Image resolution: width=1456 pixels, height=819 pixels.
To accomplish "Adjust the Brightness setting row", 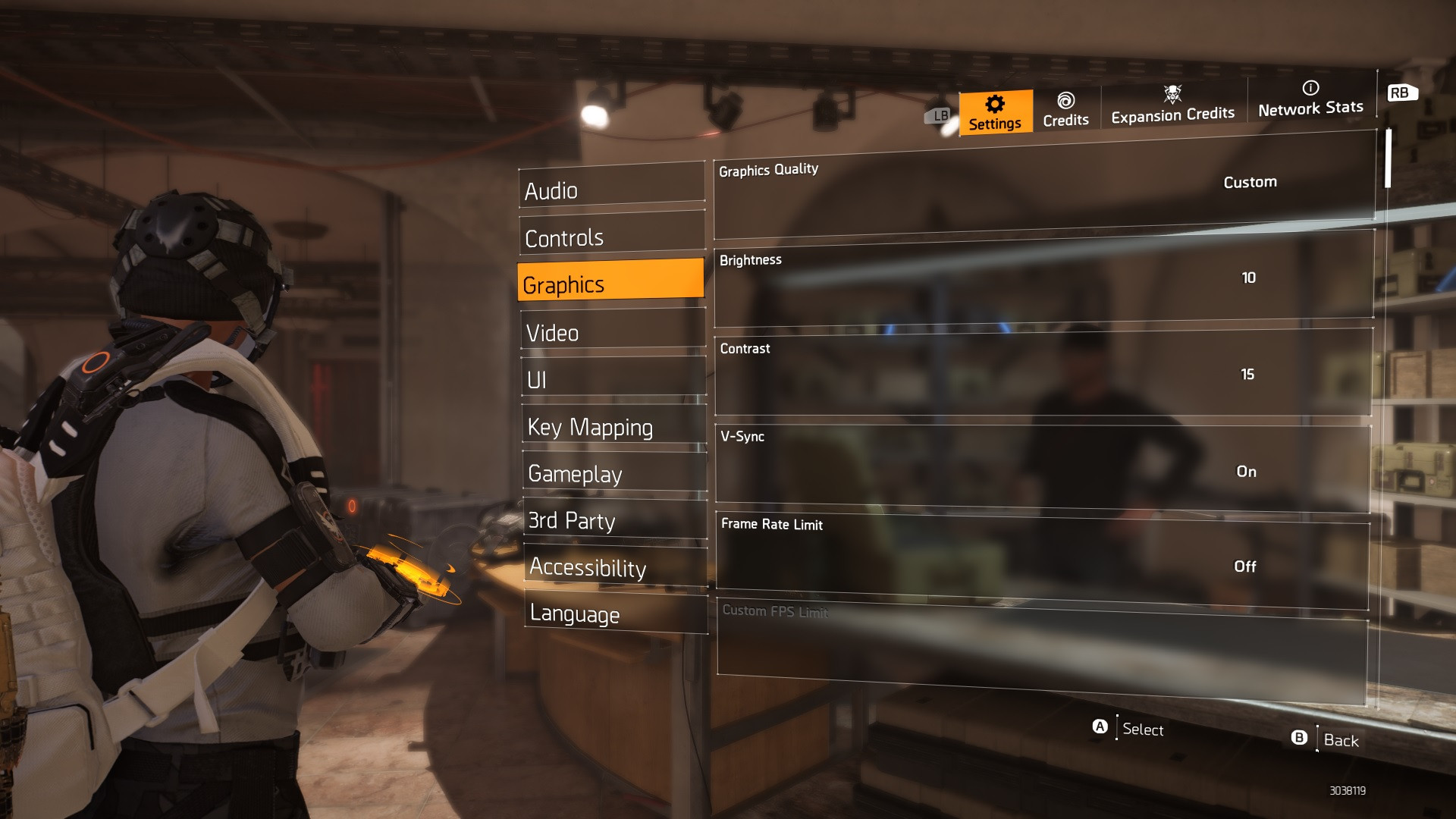I will 1043,279.
